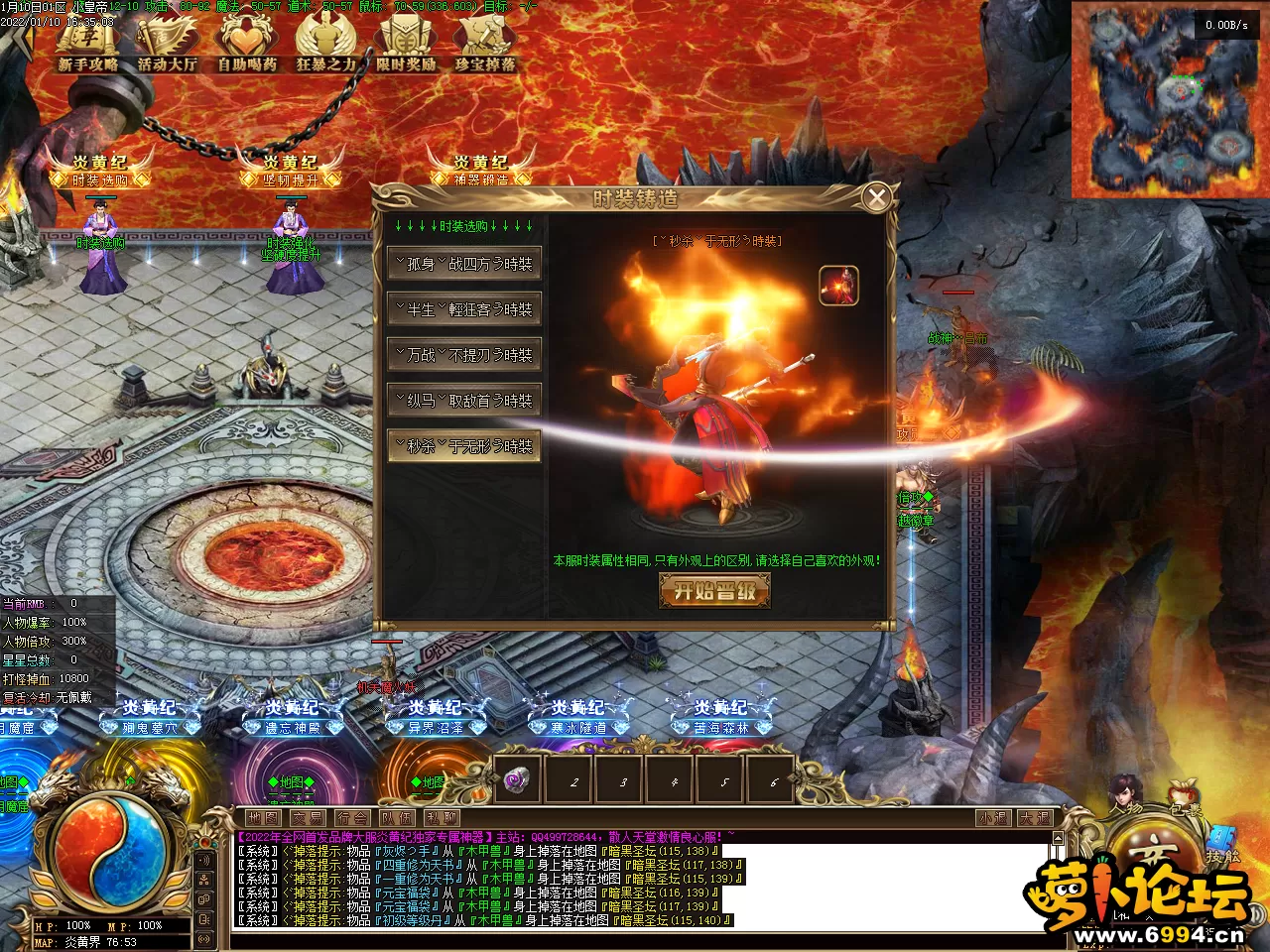Open the 活动大厅 activity hall
Viewport: 1270px width, 952px height.
[x=167, y=46]
